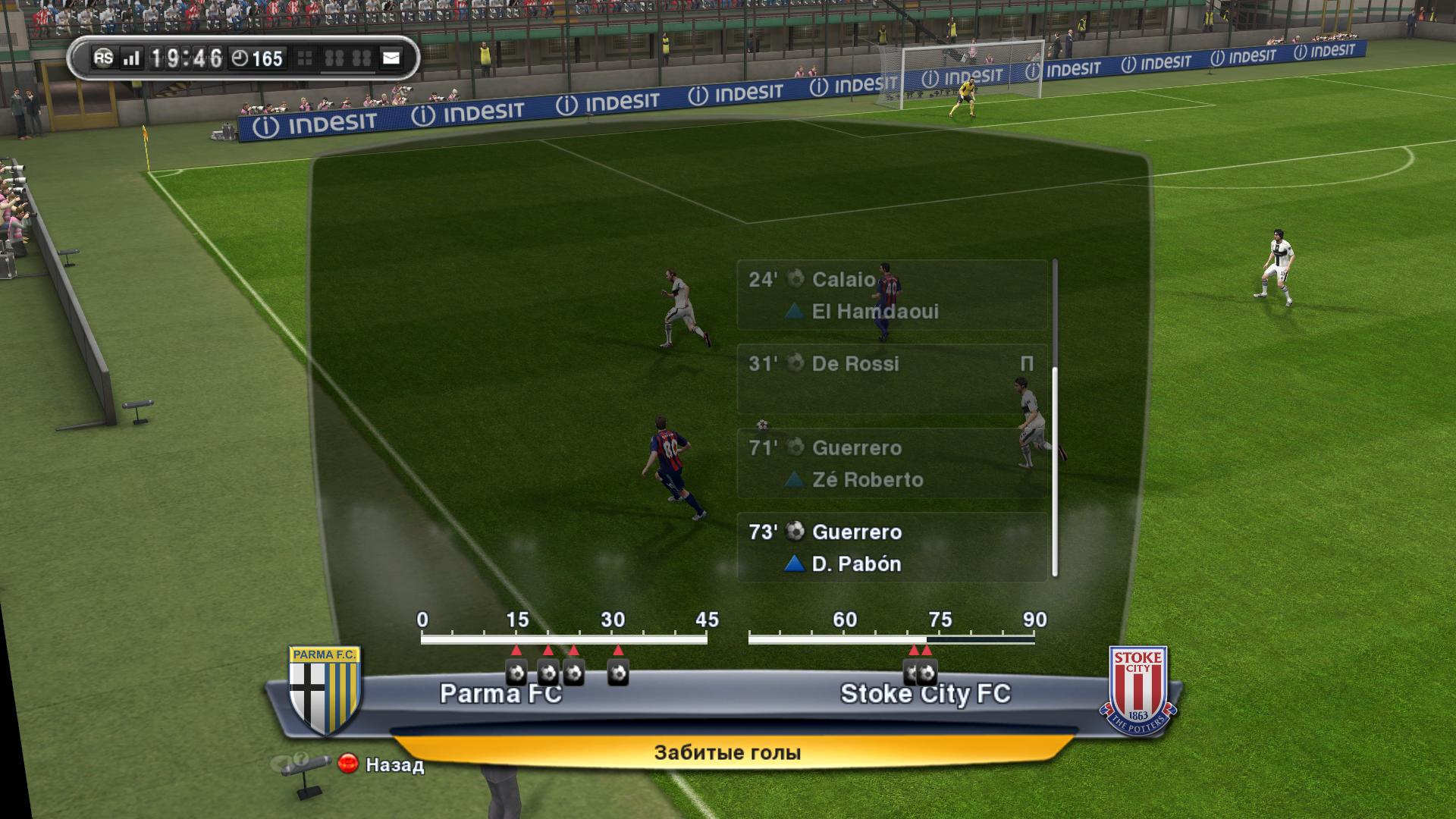Click the RS badge in the top overlay
Screen dimensions: 1456x819
pyautogui.click(x=103, y=58)
